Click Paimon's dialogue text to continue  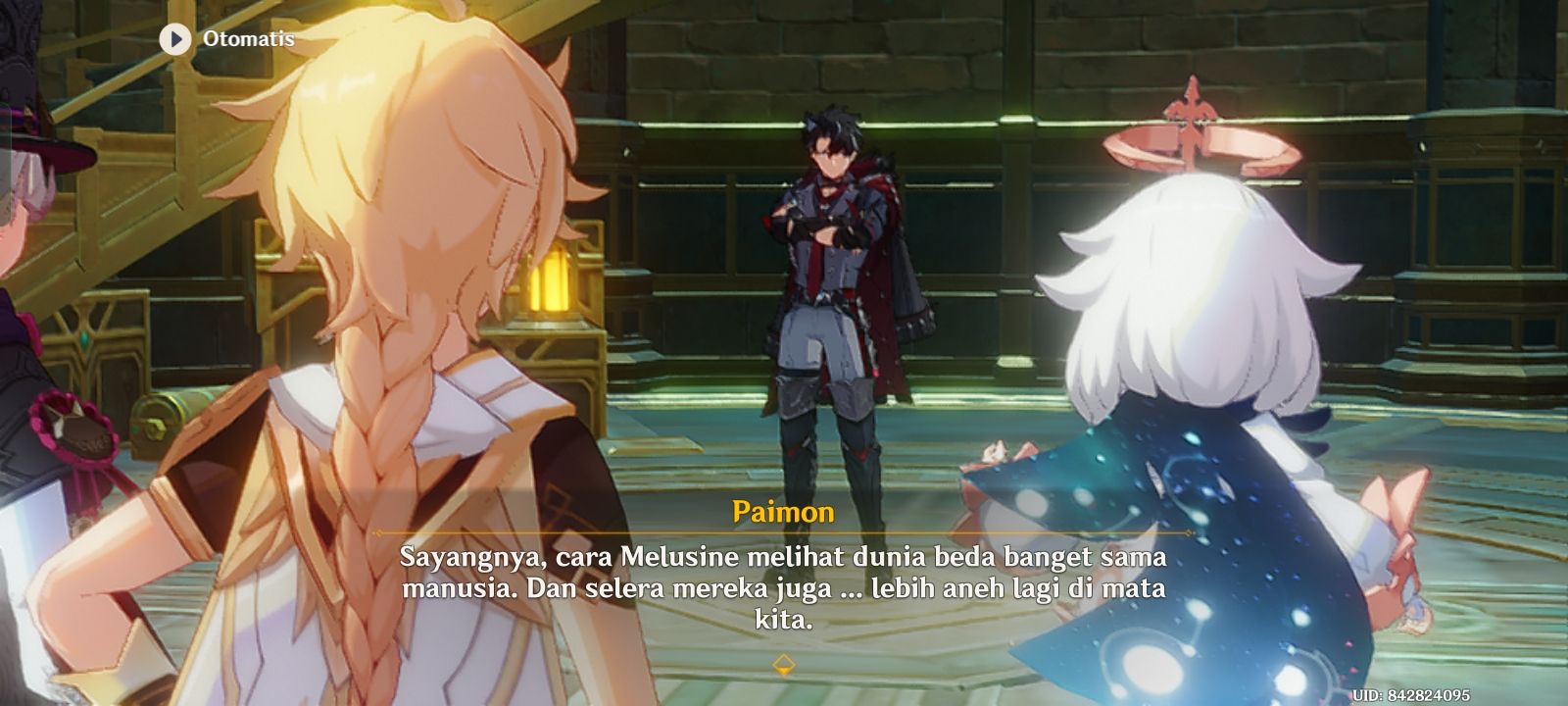tap(783, 583)
